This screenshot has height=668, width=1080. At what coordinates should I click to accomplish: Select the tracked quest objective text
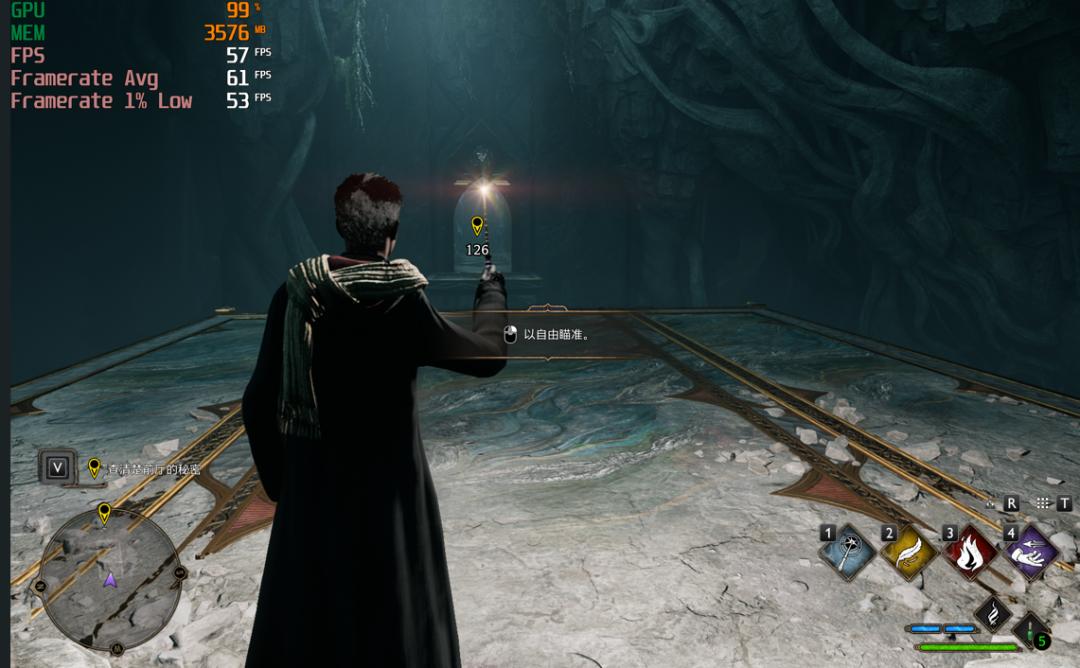tap(154, 468)
